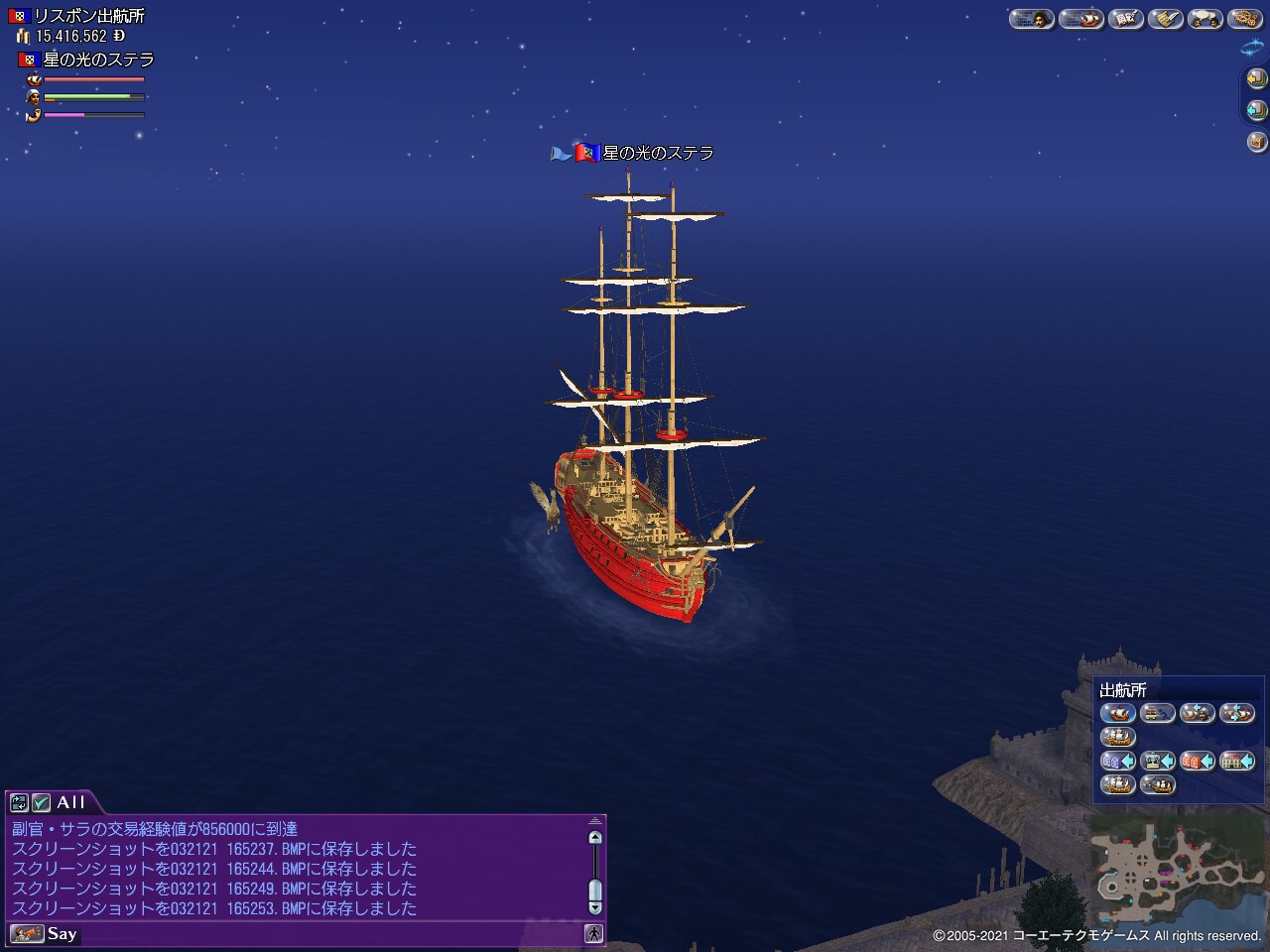Open the book-and-sword records menu
Screen dimensions: 1270x952
(1125, 19)
